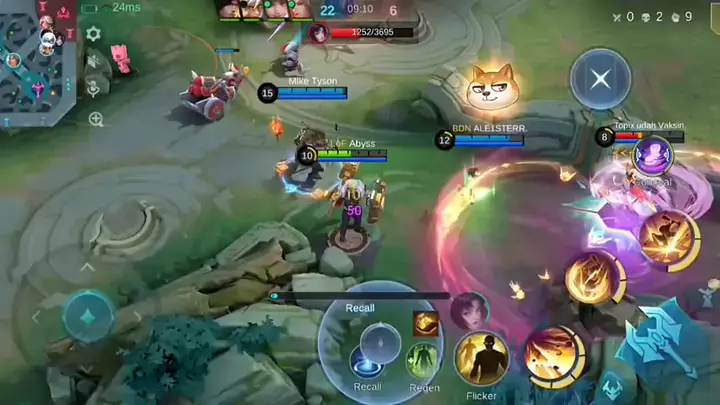Click the magnifier zoom icon
720x405 pixels.
96,119
